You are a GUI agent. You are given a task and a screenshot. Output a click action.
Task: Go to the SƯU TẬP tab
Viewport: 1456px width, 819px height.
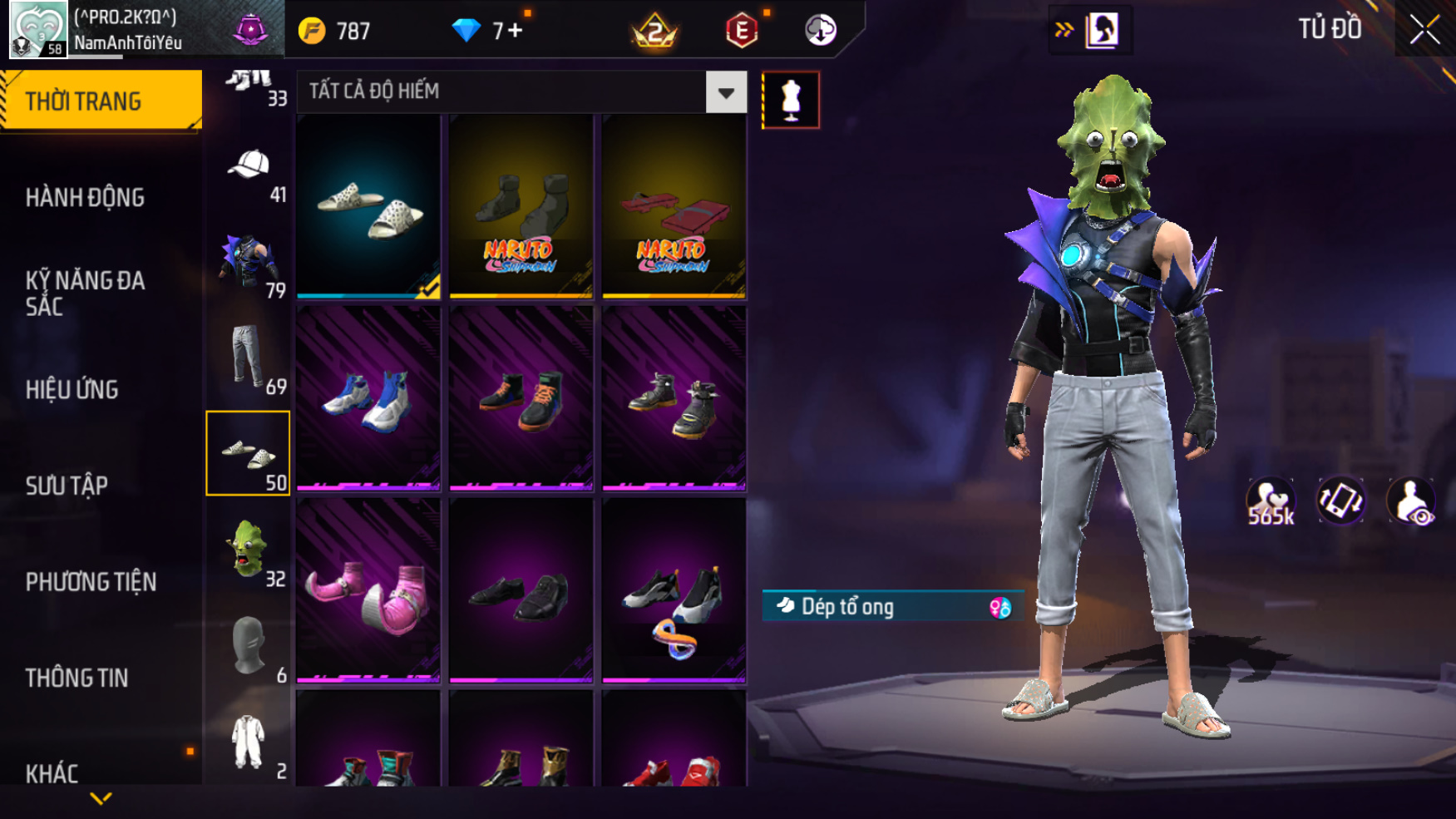tap(67, 486)
